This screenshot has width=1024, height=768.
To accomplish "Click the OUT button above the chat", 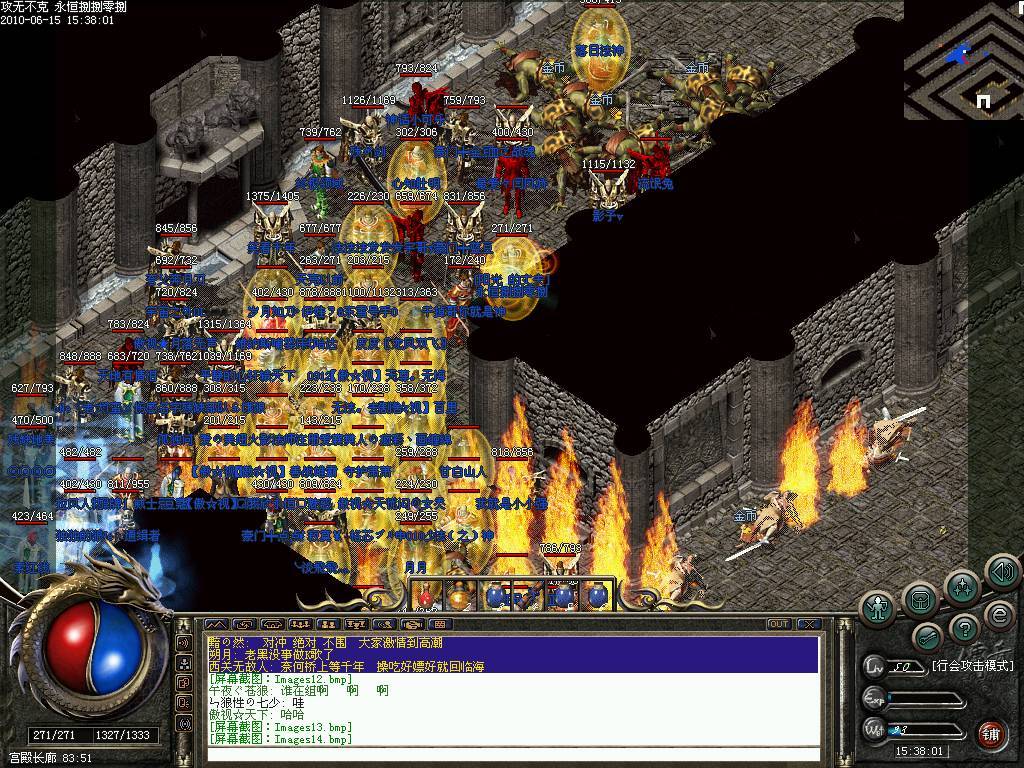I will pyautogui.click(x=779, y=624).
